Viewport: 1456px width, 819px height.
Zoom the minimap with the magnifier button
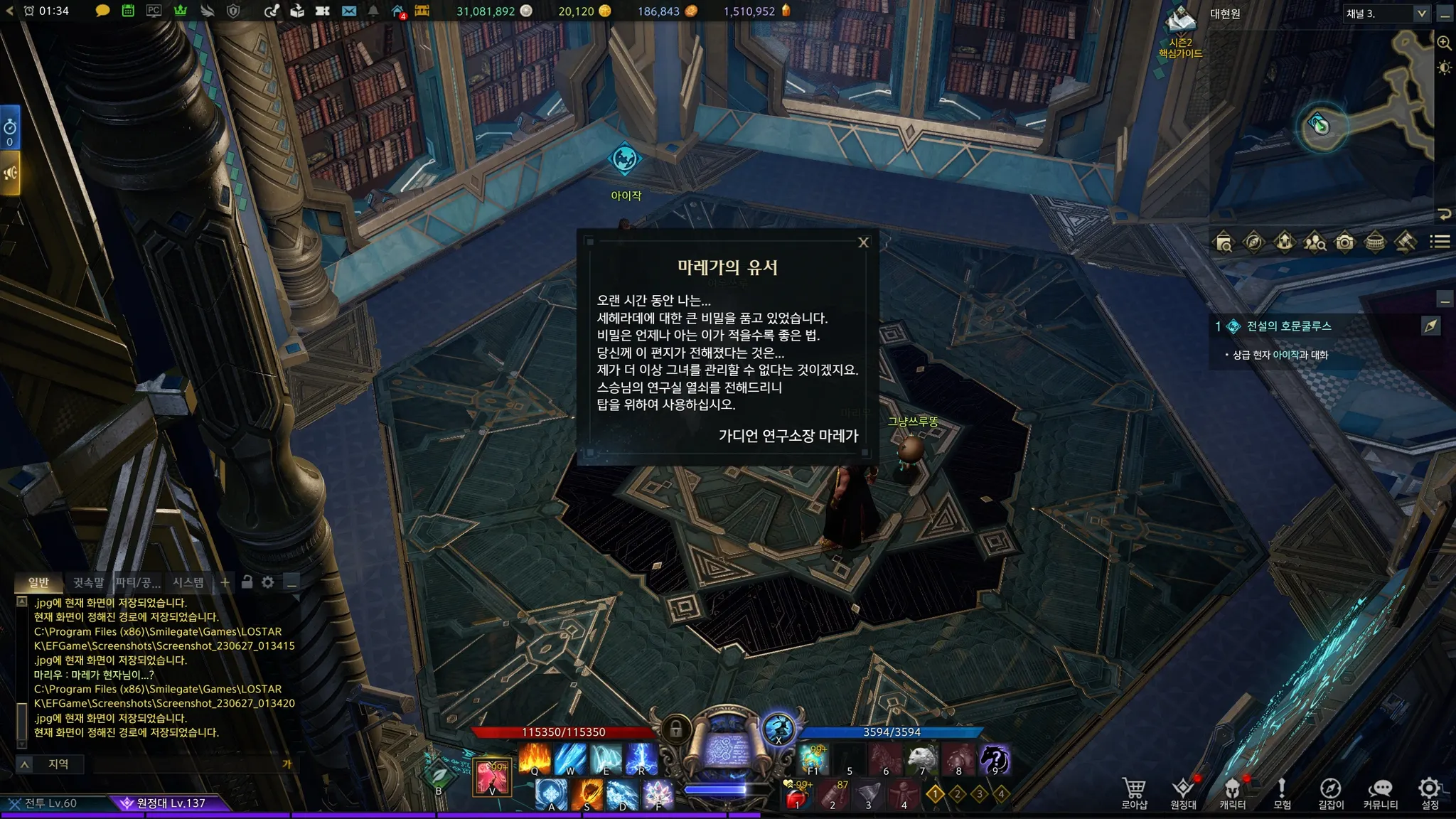pos(1444,43)
